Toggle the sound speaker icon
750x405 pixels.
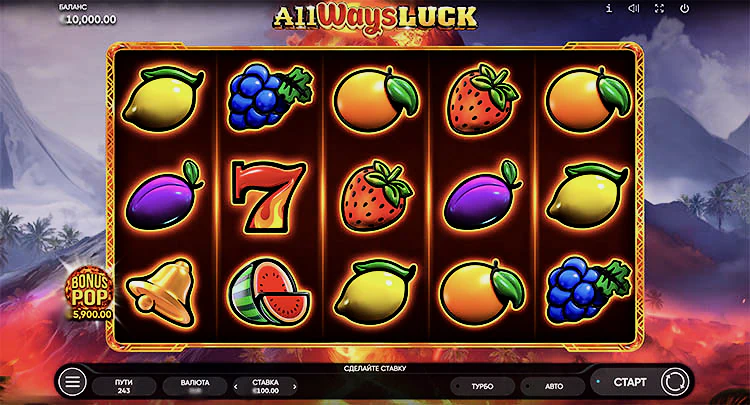click(x=633, y=8)
